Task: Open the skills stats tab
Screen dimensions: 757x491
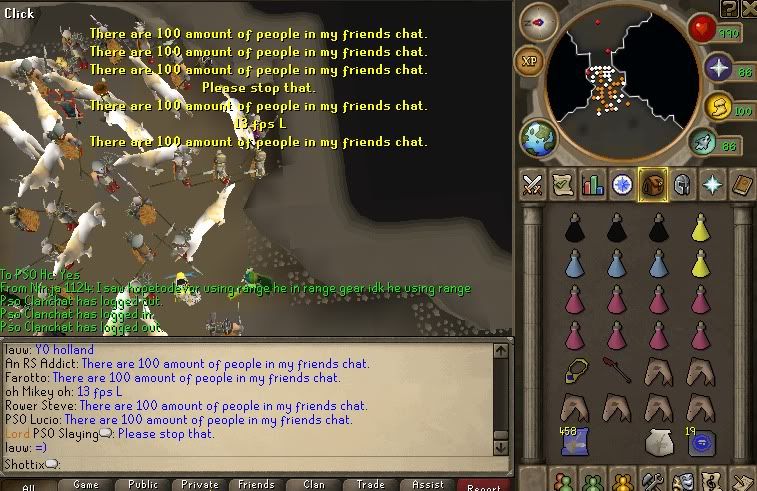Action: [x=592, y=185]
